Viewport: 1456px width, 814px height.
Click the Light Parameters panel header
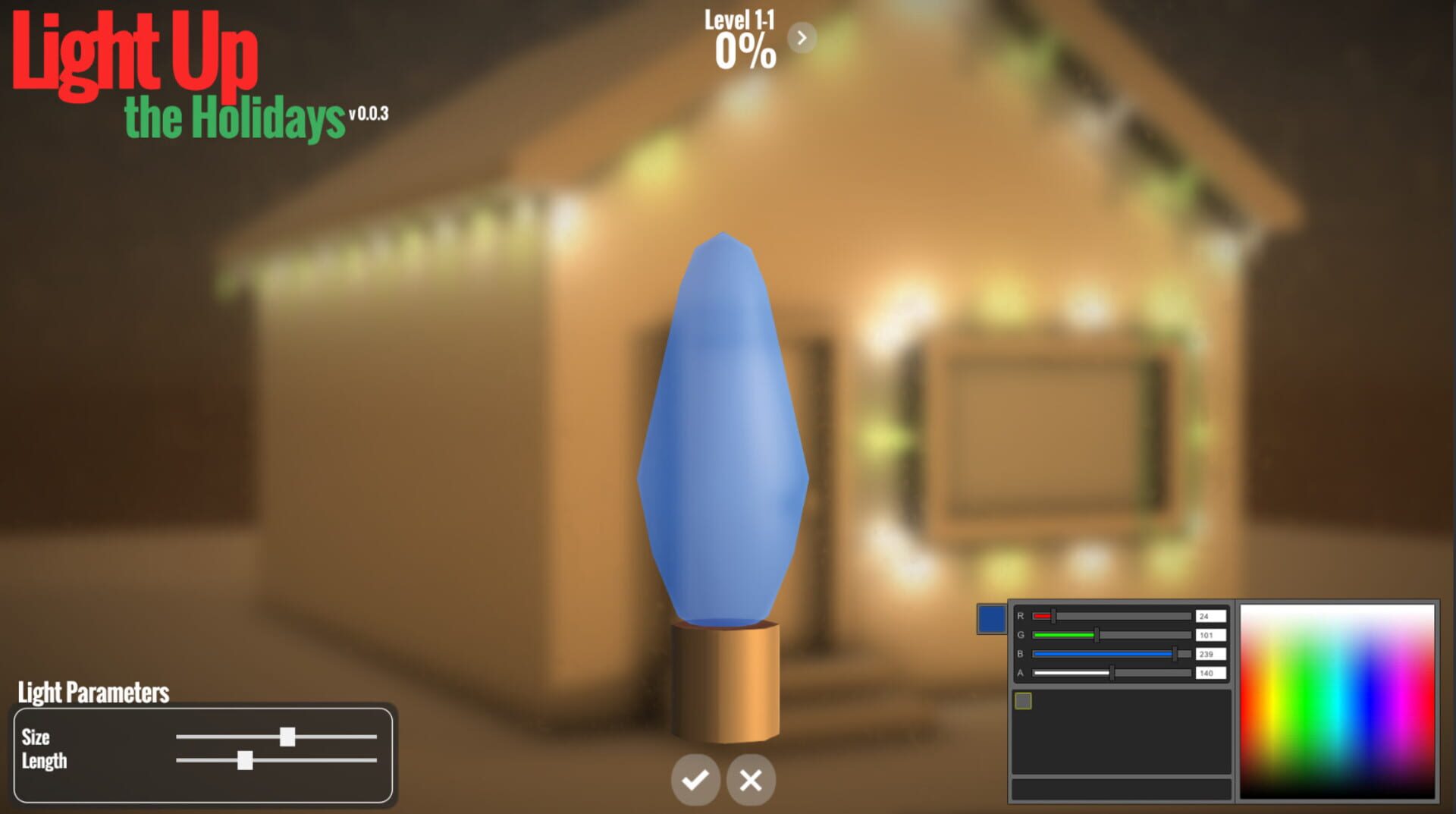(93, 692)
